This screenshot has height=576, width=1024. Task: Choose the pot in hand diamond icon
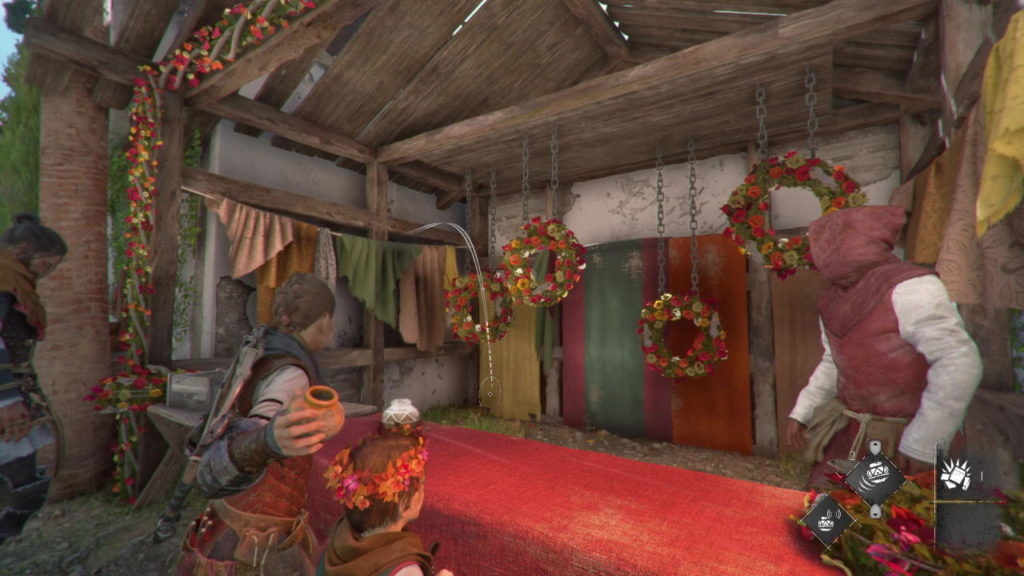pos(827,520)
